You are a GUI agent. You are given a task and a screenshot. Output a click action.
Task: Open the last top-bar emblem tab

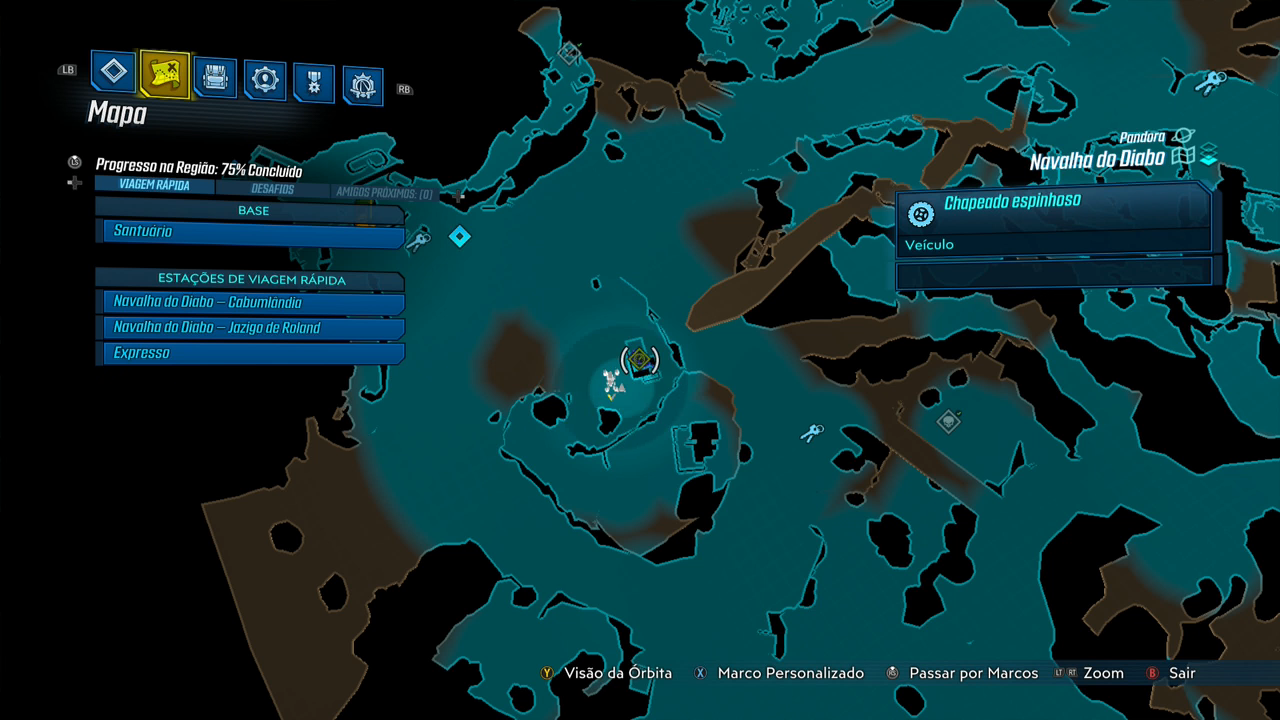(363, 86)
